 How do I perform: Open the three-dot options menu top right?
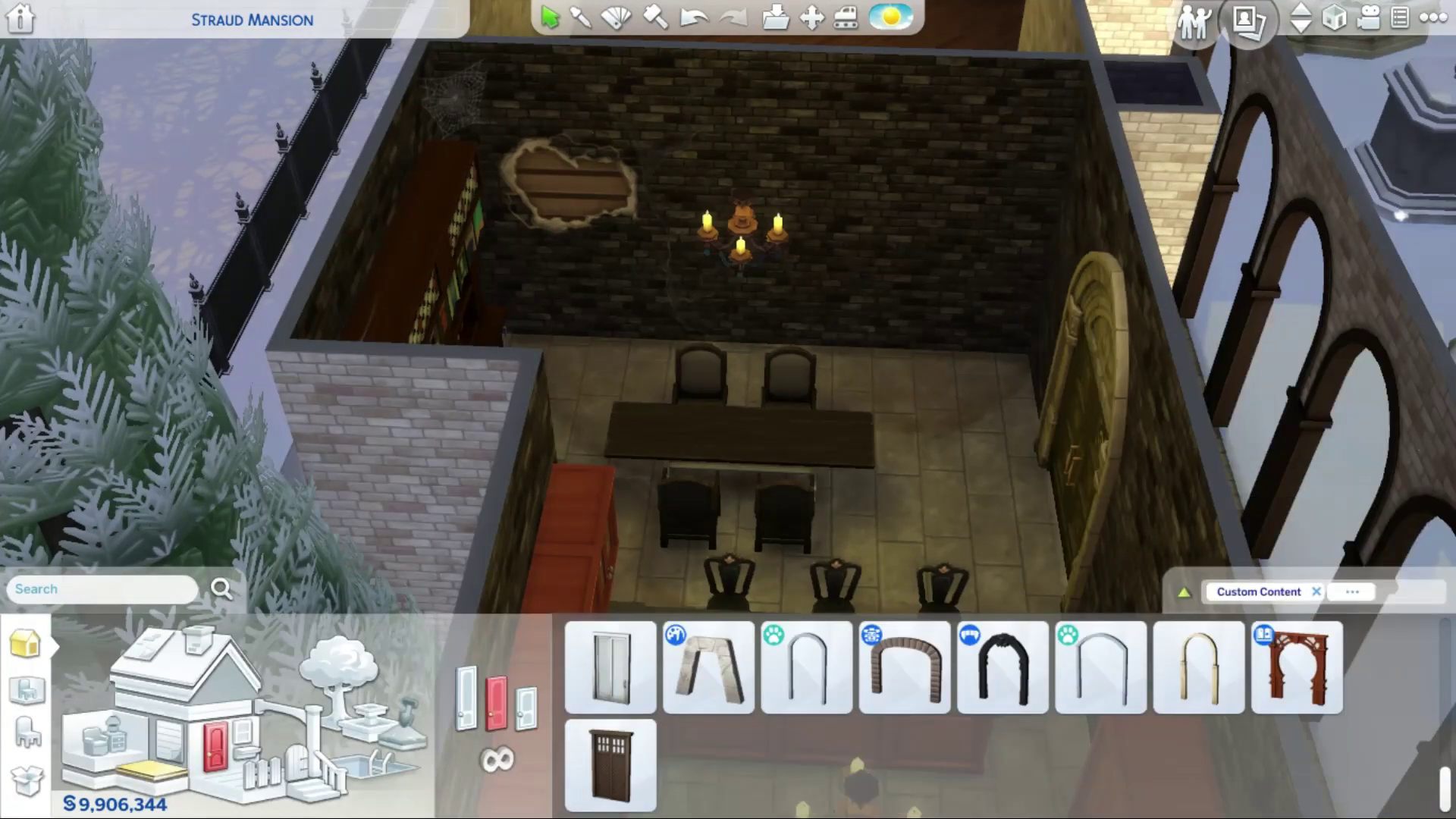coord(1432,18)
